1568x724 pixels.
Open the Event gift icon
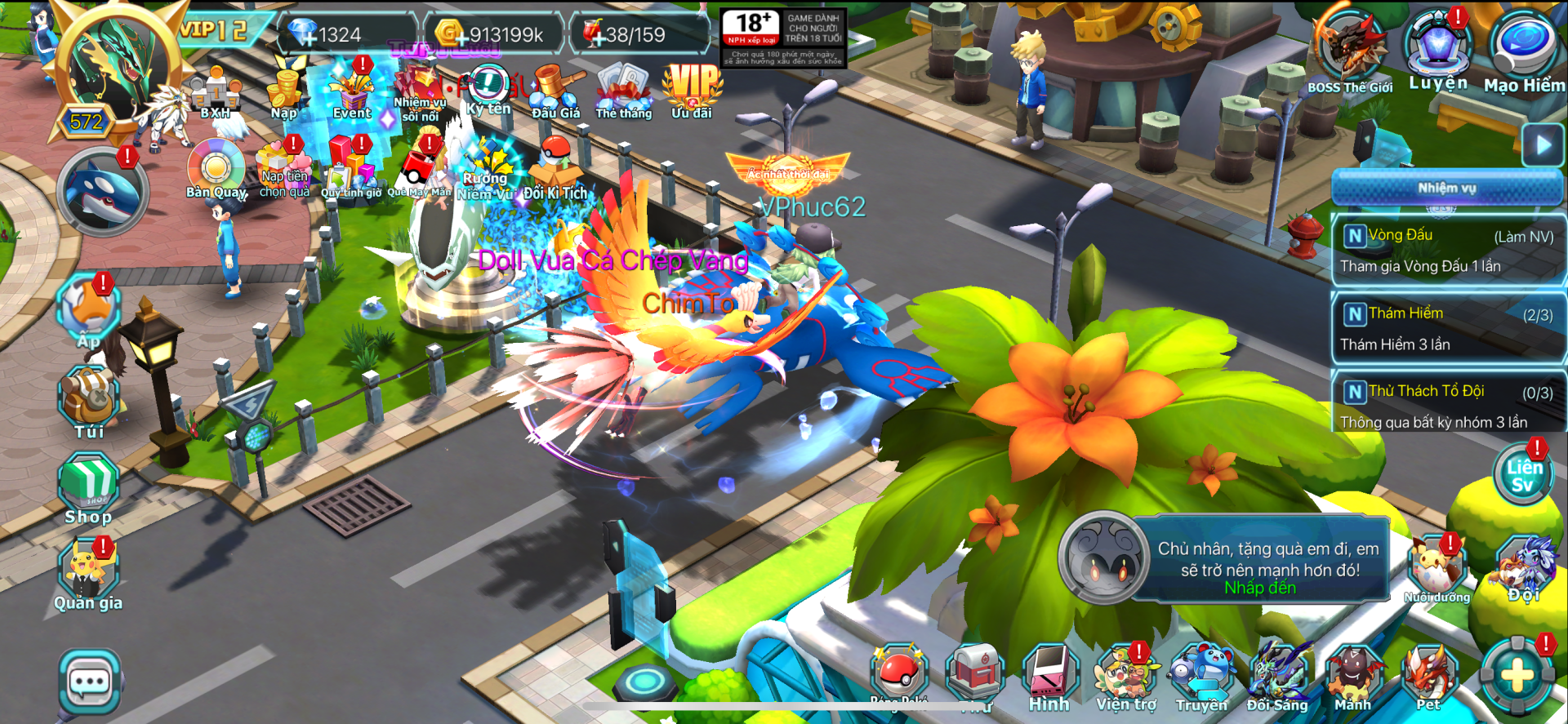tap(353, 91)
